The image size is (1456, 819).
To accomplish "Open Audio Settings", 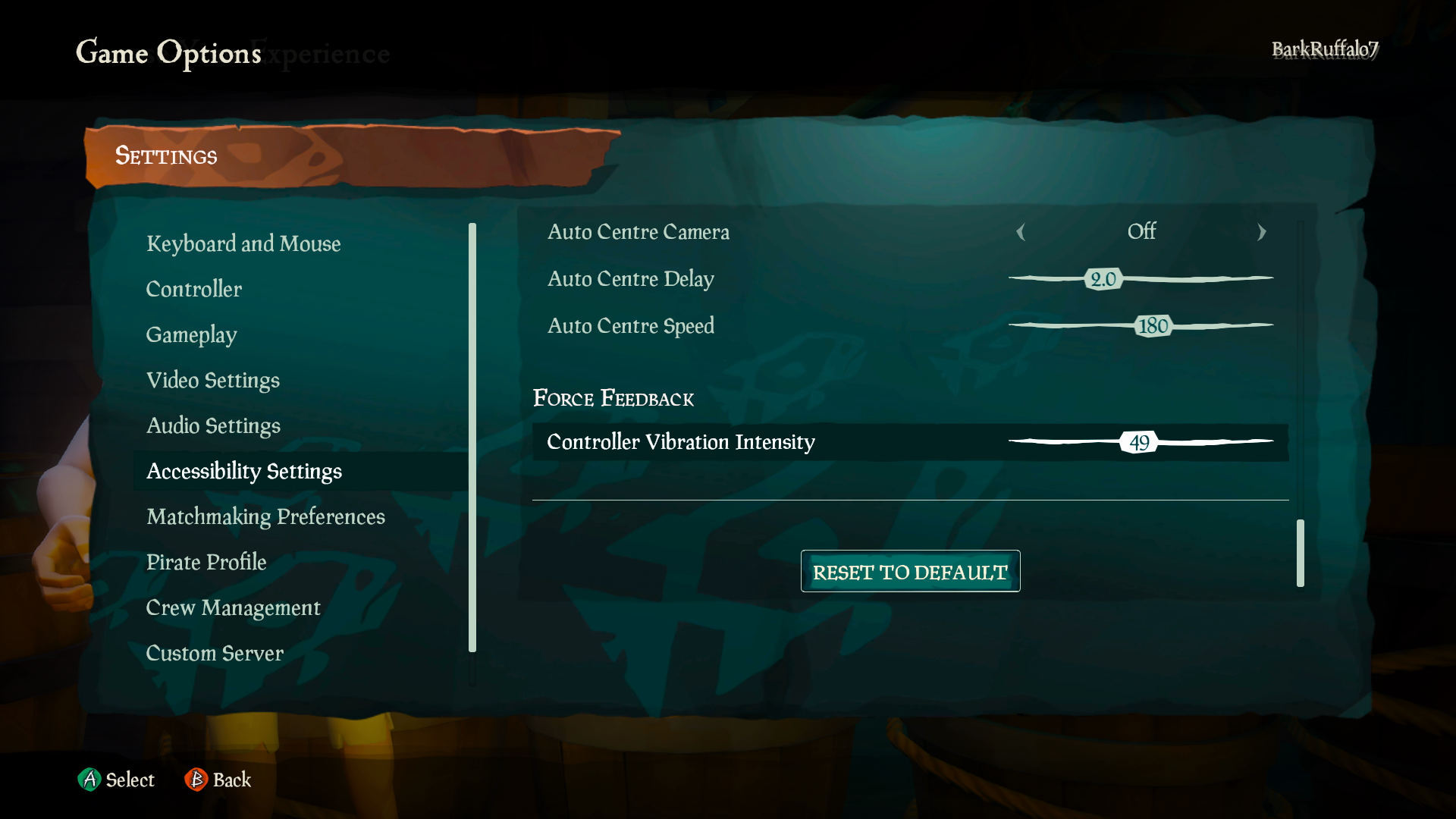I will click(x=214, y=425).
